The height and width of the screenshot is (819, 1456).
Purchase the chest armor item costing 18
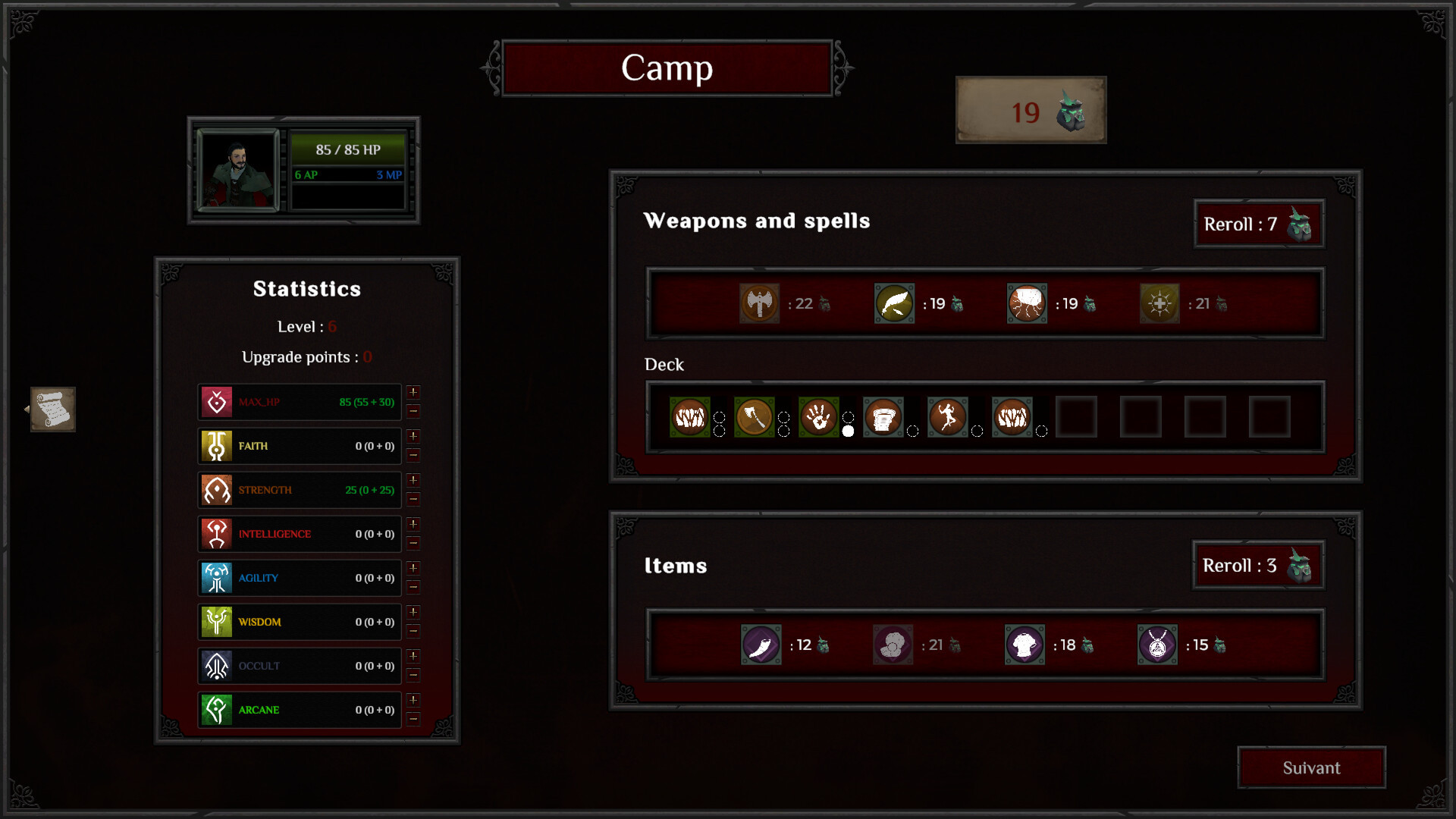tap(1025, 645)
